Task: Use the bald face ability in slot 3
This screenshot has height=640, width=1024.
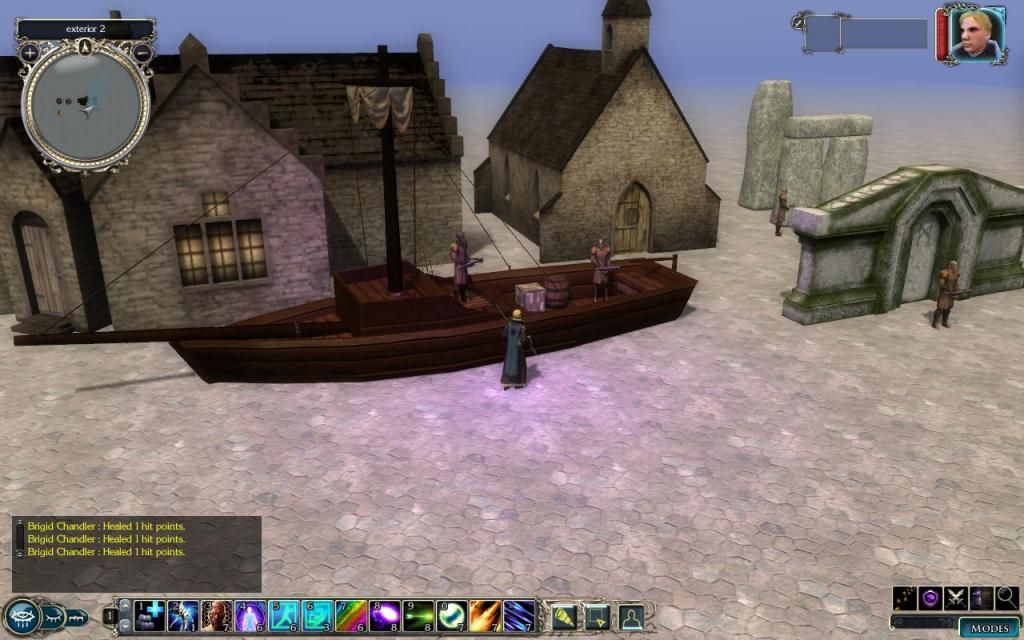Action: click(217, 614)
